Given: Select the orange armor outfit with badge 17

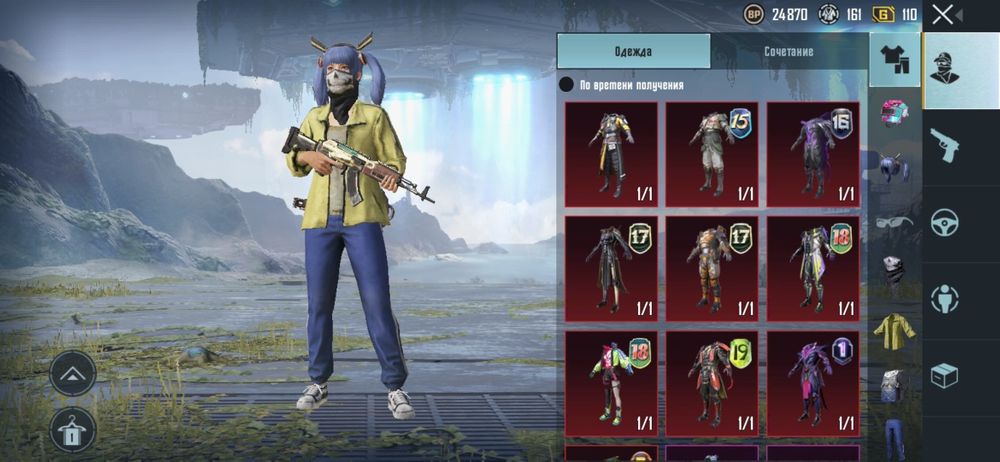Looking at the screenshot, I should click(712, 268).
